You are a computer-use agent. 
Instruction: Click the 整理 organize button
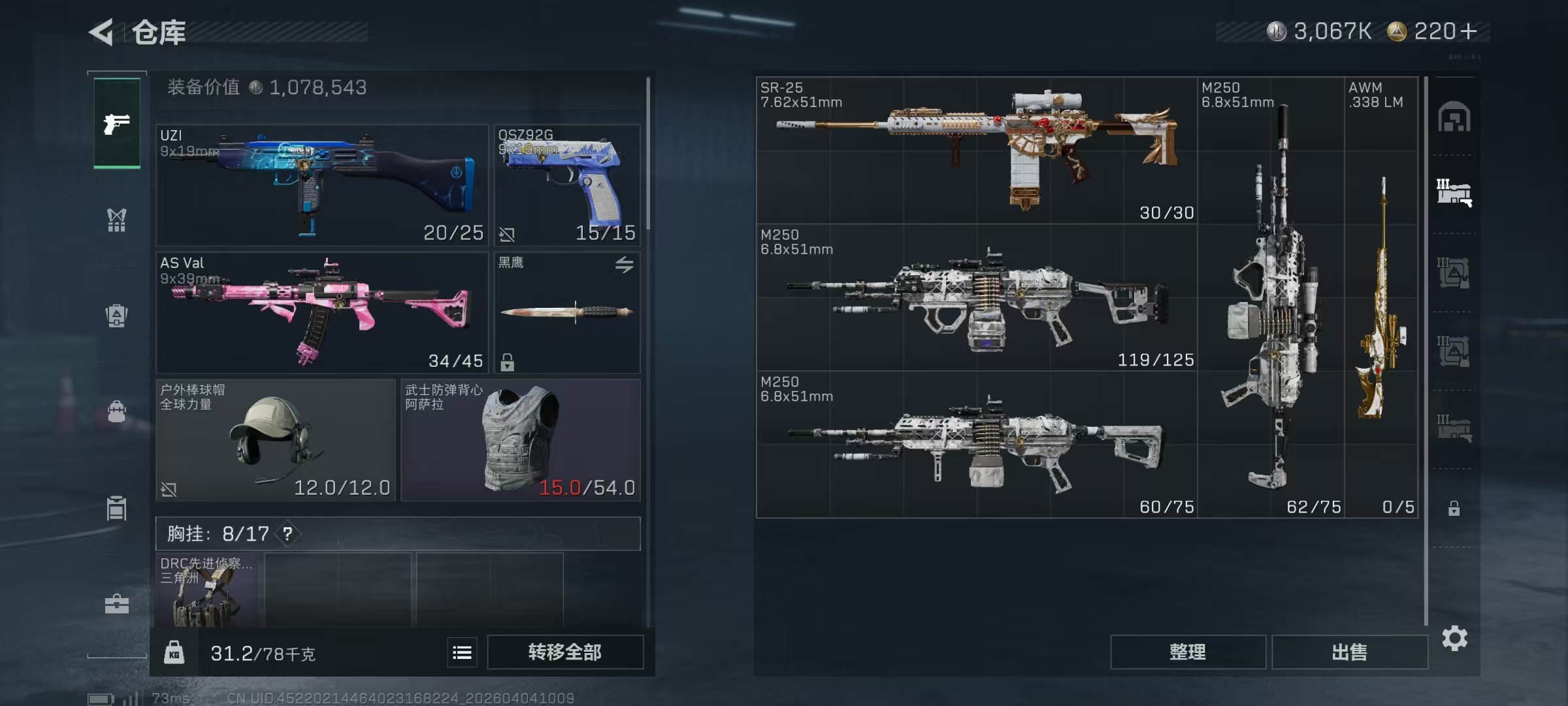[1187, 652]
